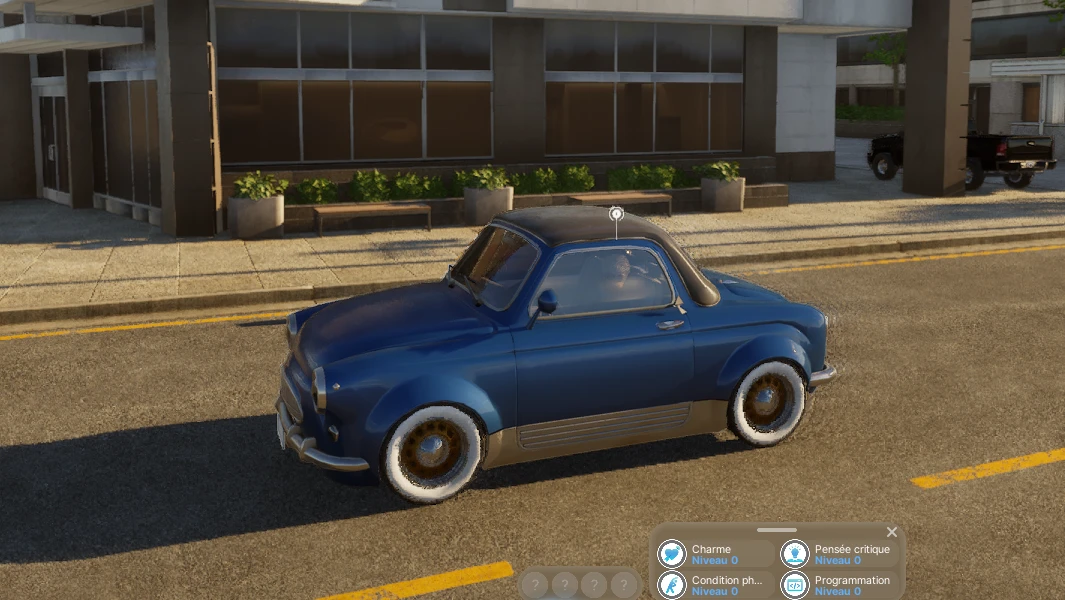Close the skills panel

[x=892, y=532]
